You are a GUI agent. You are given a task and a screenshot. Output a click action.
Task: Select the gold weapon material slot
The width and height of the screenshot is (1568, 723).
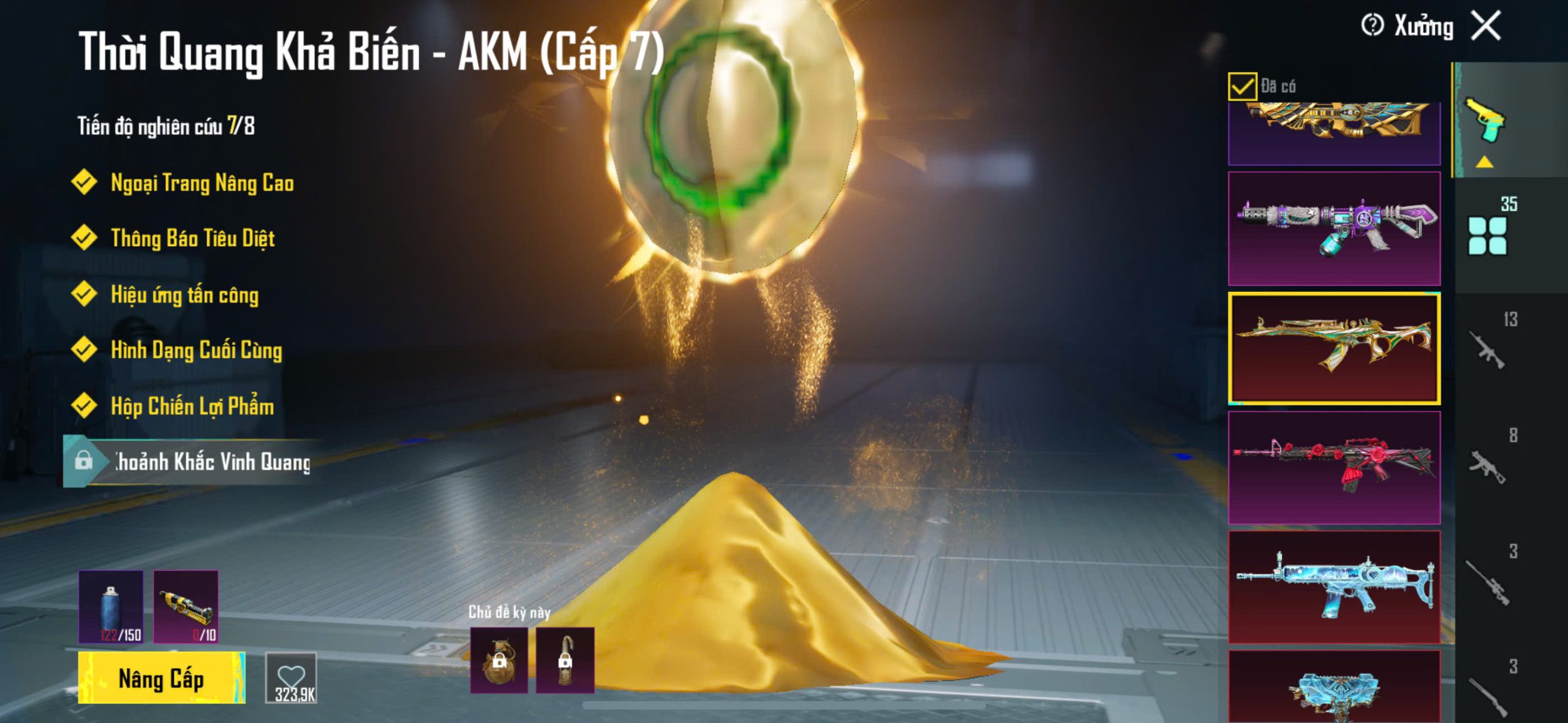click(186, 607)
